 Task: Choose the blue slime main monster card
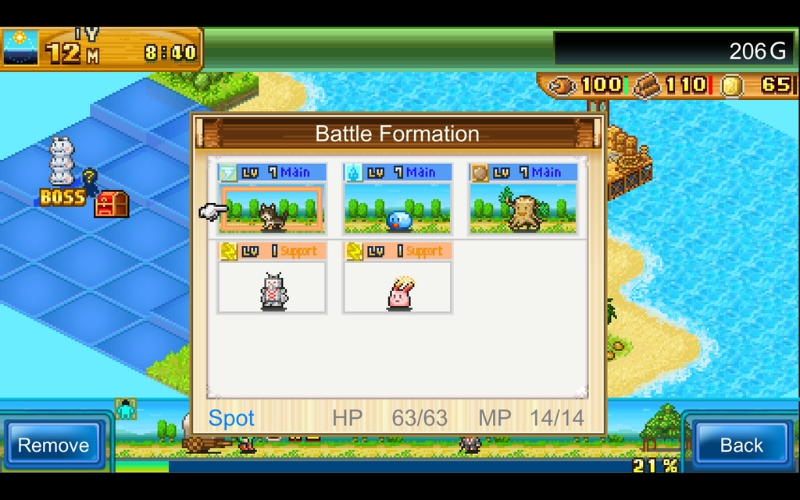coord(397,200)
